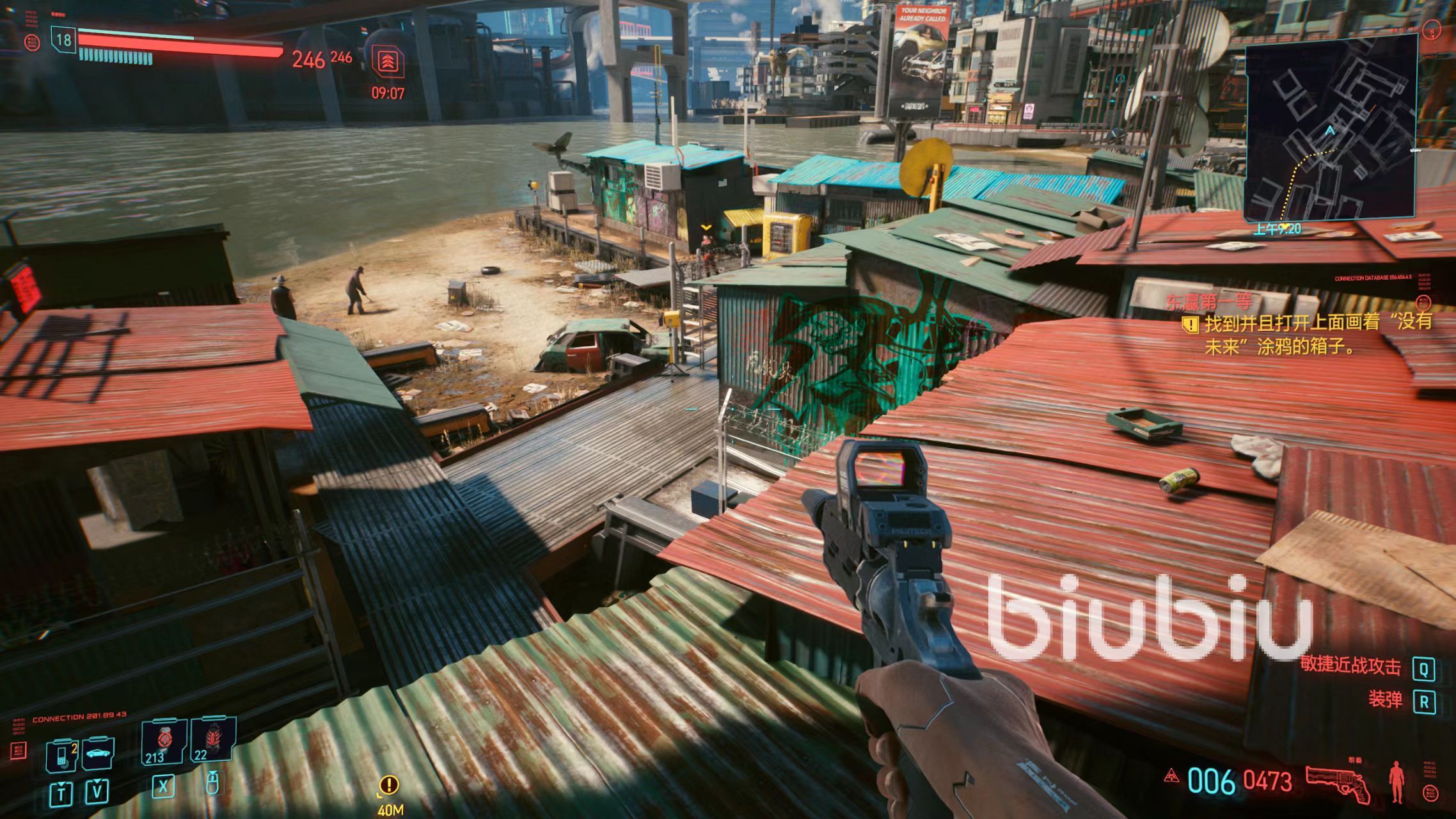
Task: Click the status effect icon above 09:07
Action: [388, 62]
